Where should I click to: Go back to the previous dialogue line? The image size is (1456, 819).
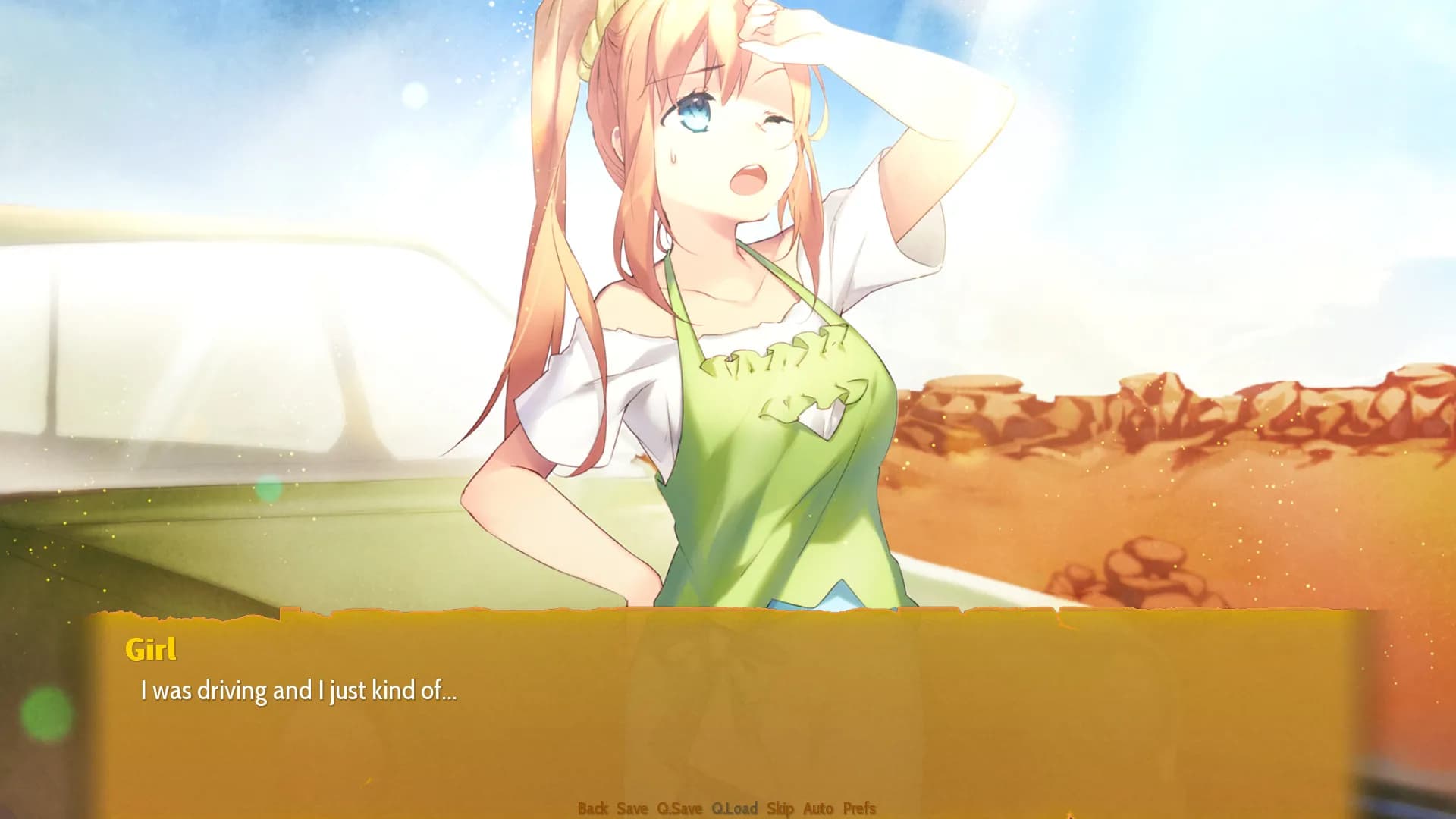(592, 808)
